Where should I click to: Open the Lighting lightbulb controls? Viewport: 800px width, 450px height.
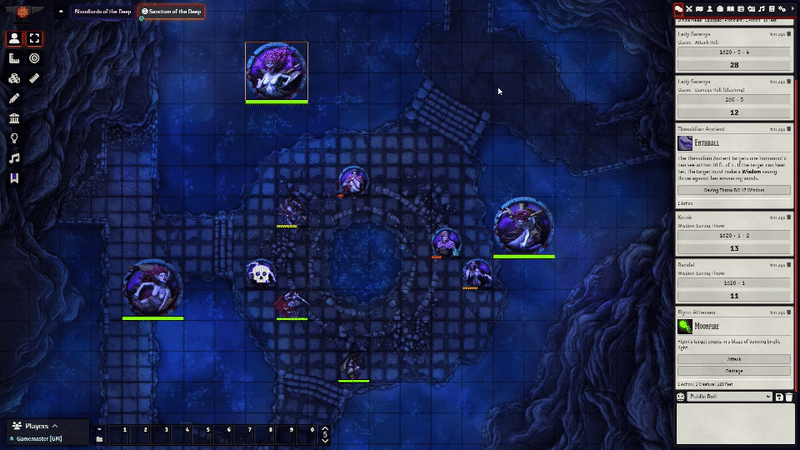click(x=14, y=138)
